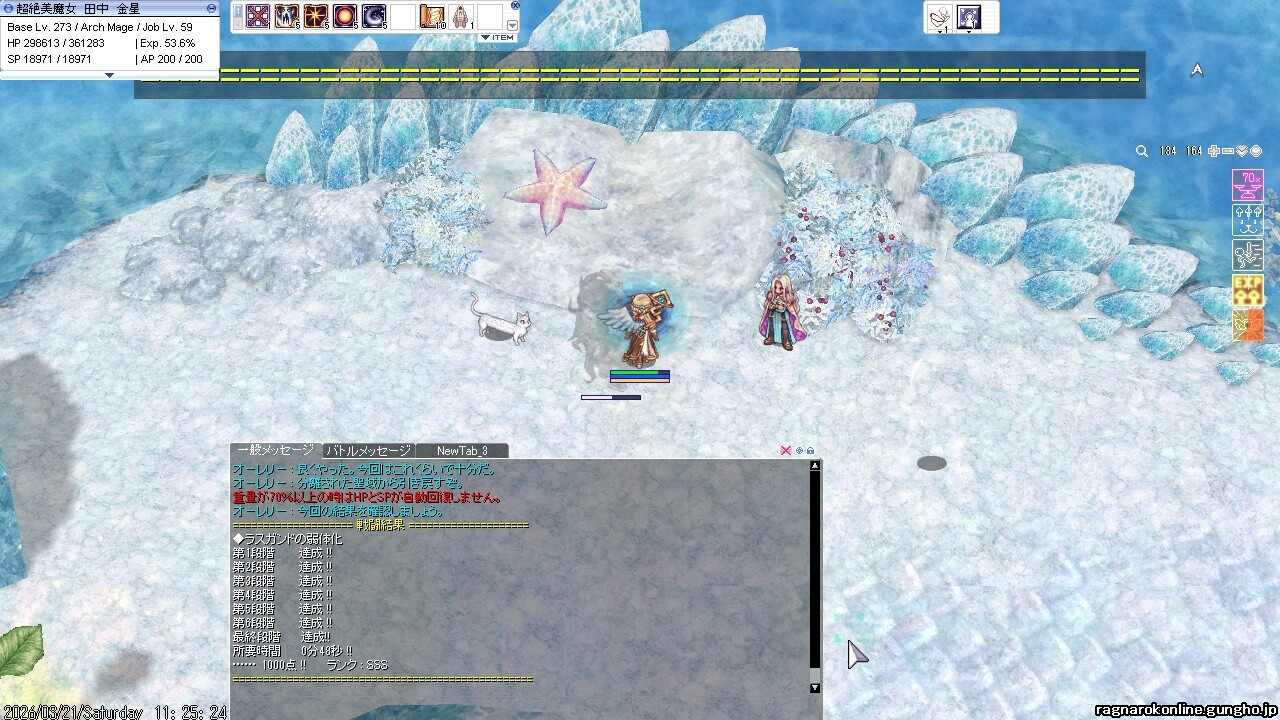
Task: Cast the white ghost face skill
Action: click(x=287, y=17)
